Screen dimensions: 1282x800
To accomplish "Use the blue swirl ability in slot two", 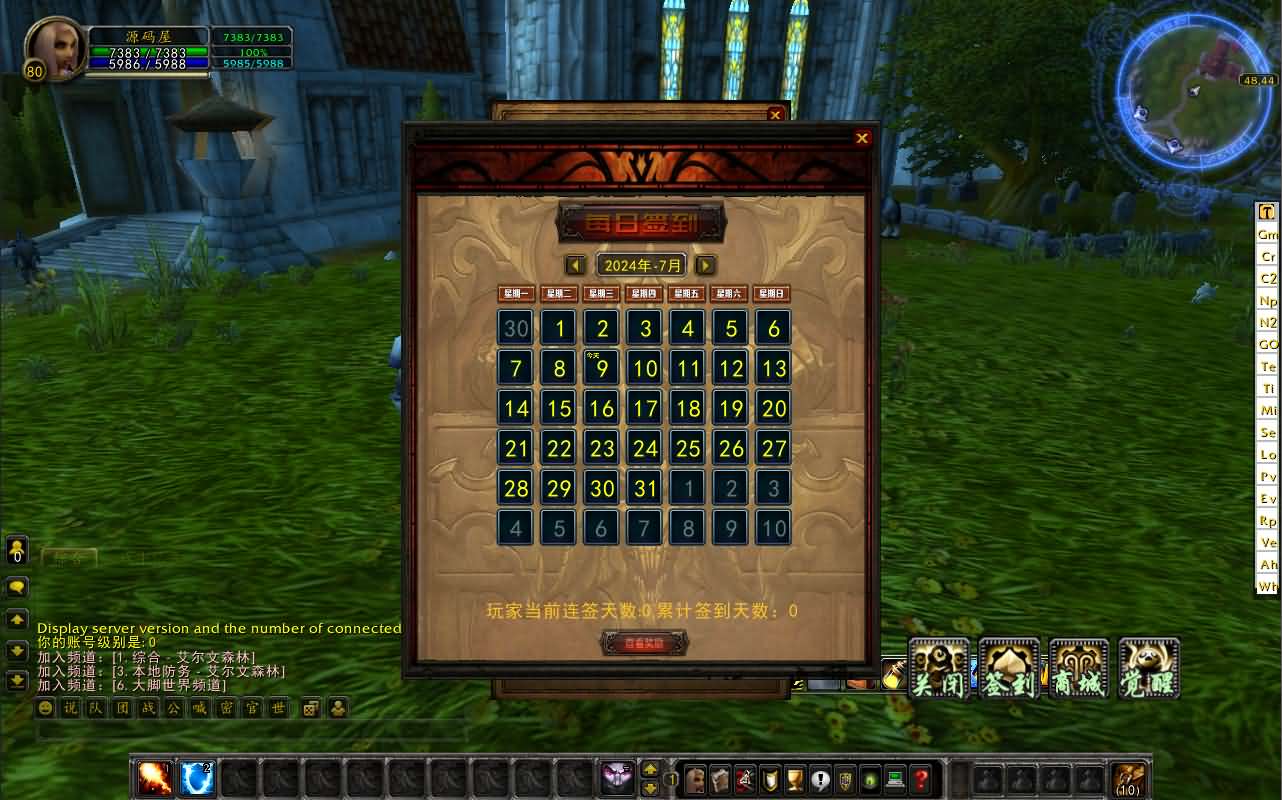I will 197,778.
